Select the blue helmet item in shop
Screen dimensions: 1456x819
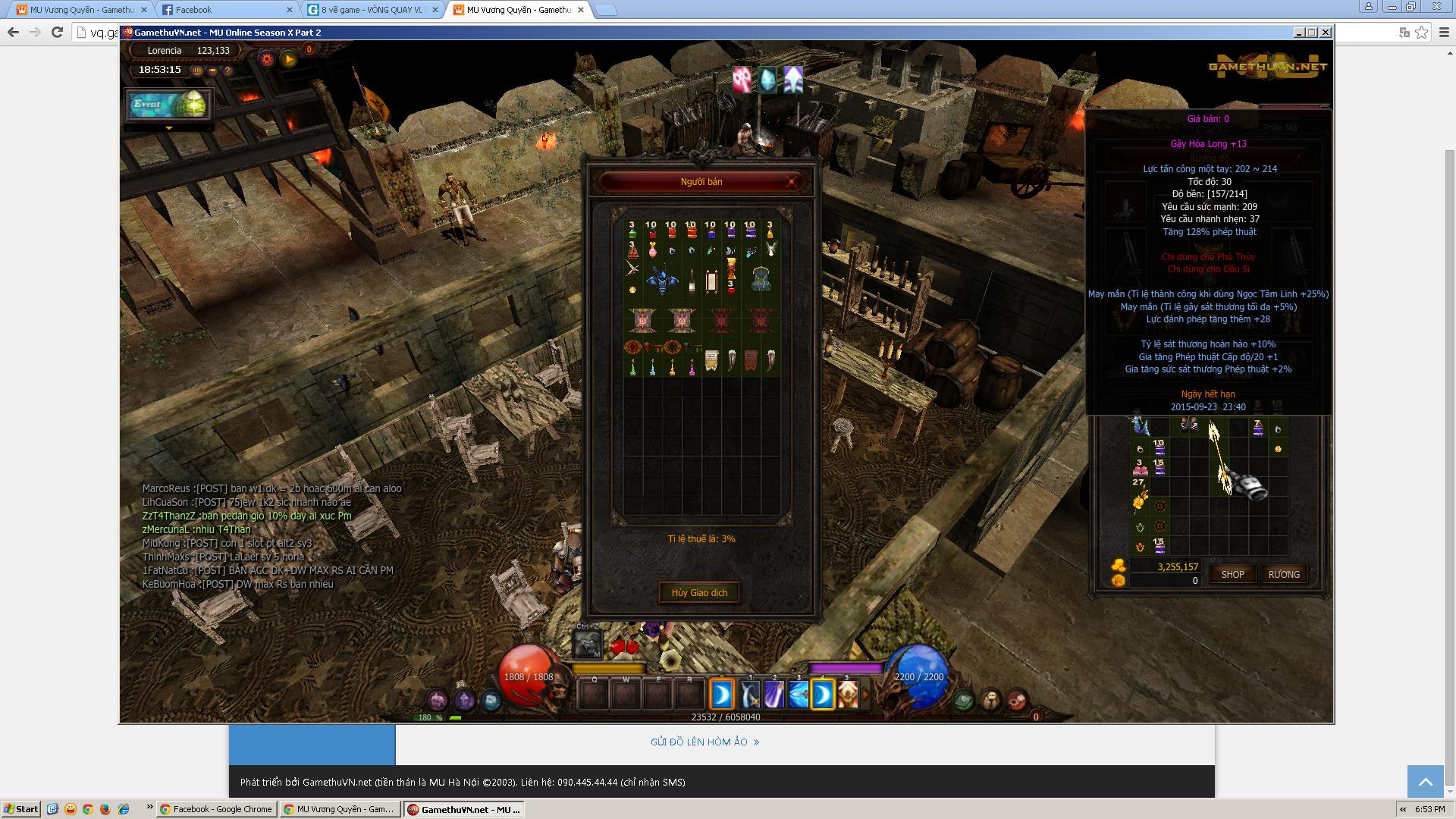(x=761, y=279)
